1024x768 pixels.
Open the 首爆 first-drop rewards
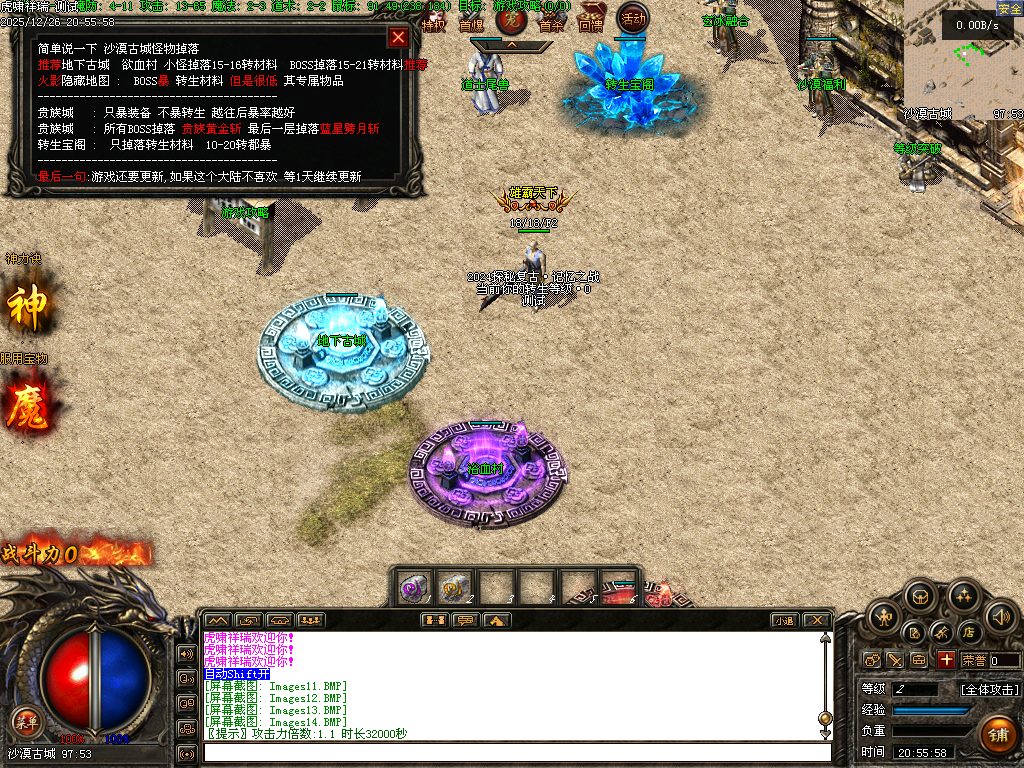[x=471, y=22]
